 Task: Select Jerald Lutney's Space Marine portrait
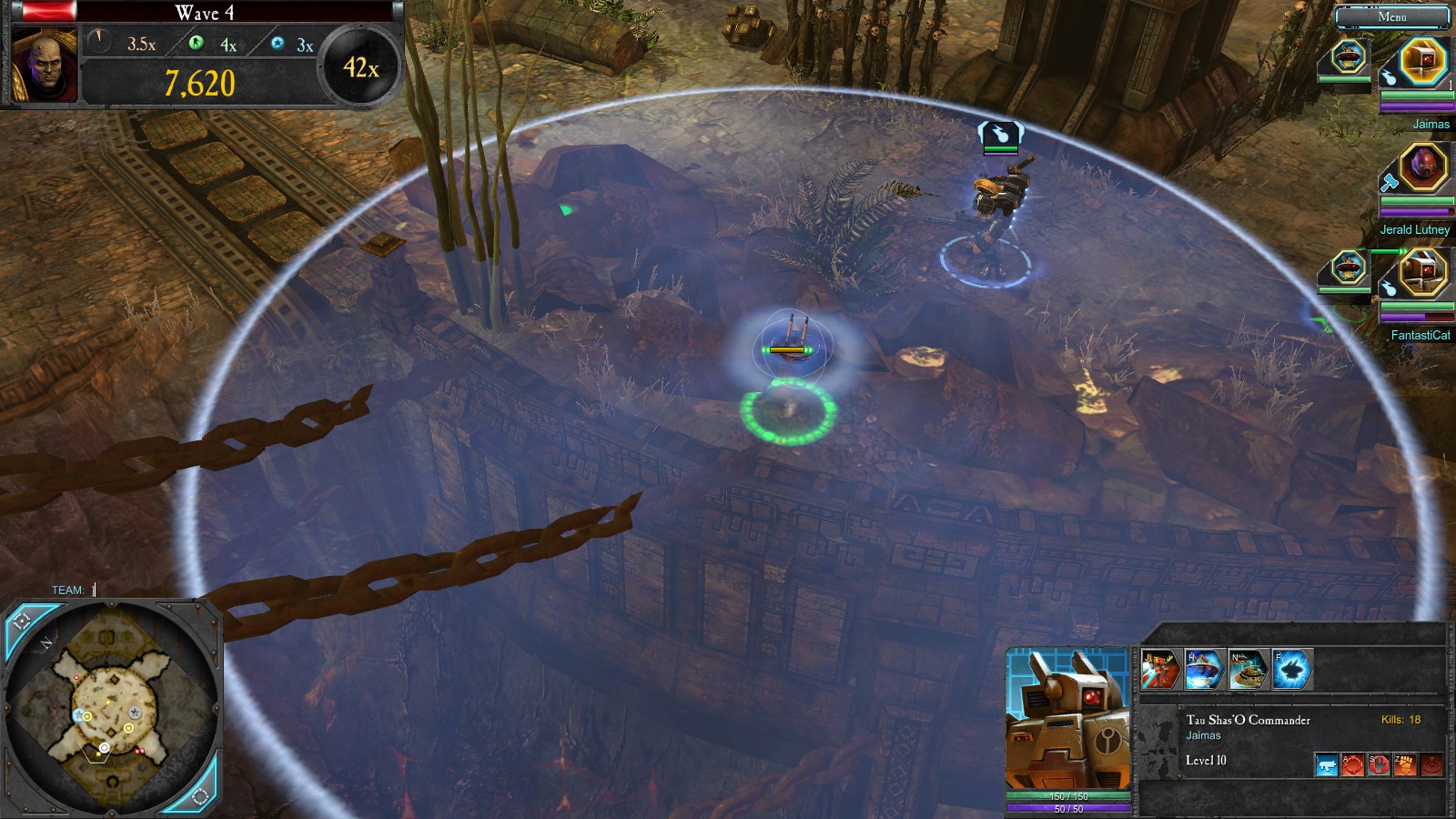(x=1422, y=167)
